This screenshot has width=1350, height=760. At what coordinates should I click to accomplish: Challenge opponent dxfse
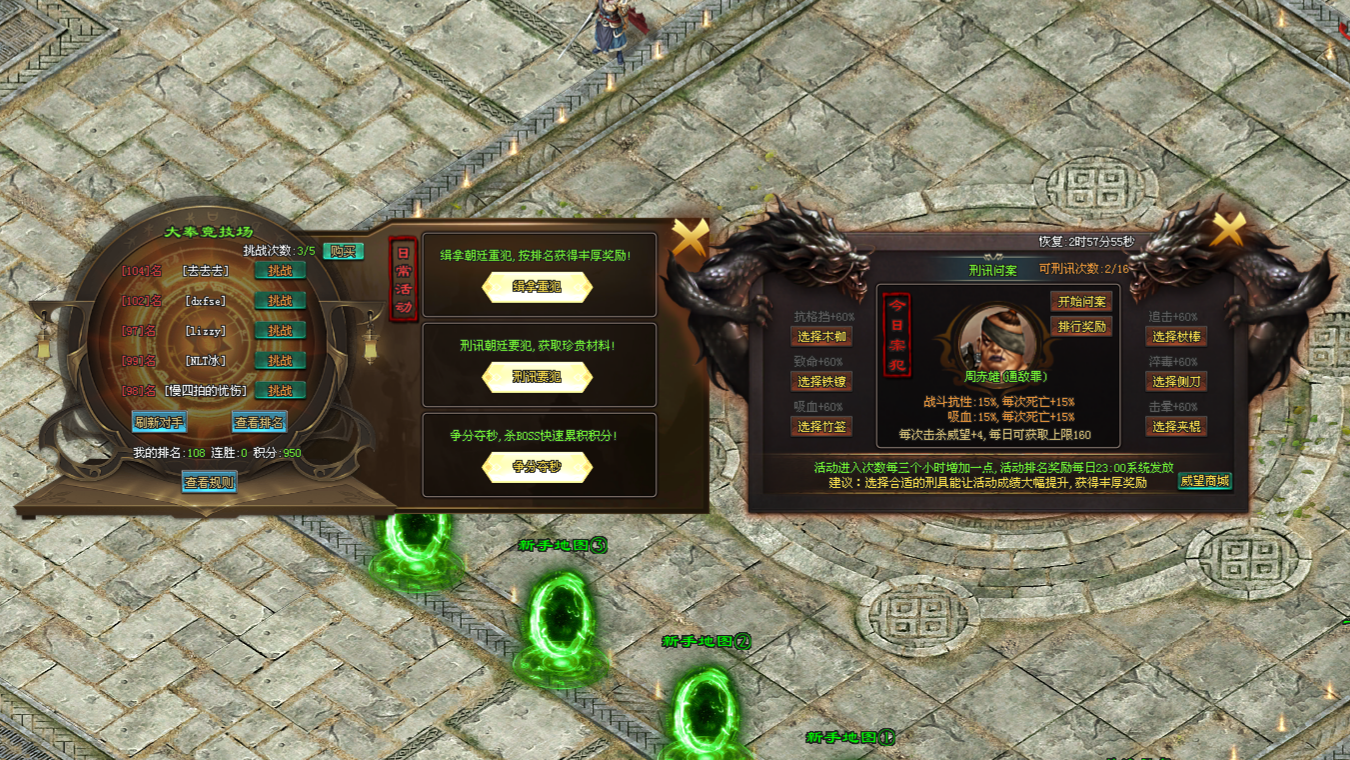click(x=280, y=300)
